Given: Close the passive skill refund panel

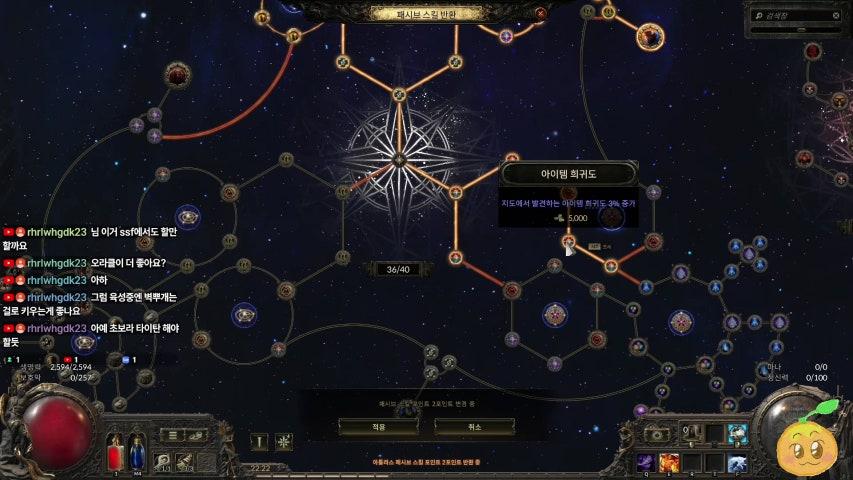Looking at the screenshot, I should [x=541, y=13].
